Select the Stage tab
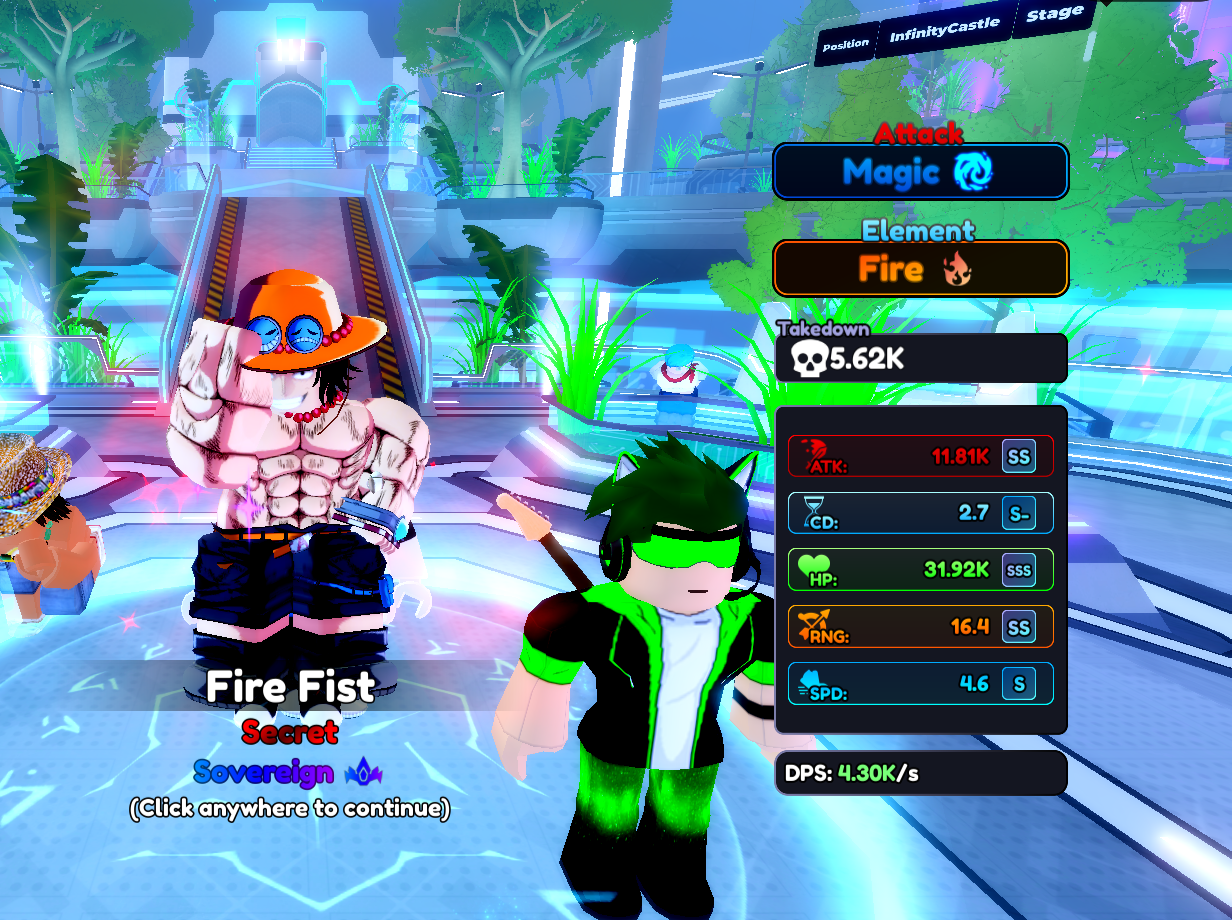The width and height of the screenshot is (1232, 920). pyautogui.click(x=1054, y=16)
